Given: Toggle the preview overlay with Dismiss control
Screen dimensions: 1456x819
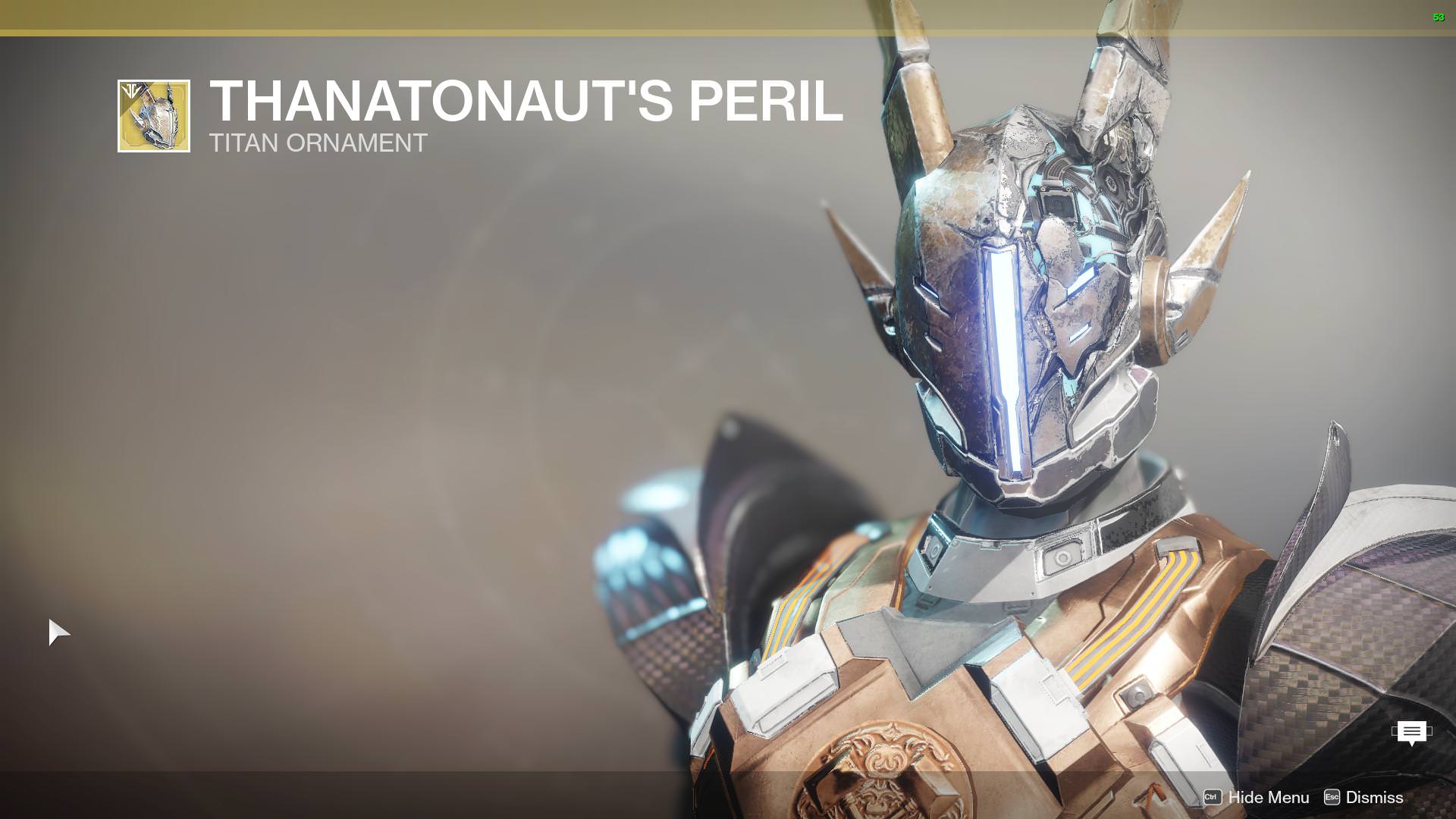Looking at the screenshot, I should (1375, 798).
